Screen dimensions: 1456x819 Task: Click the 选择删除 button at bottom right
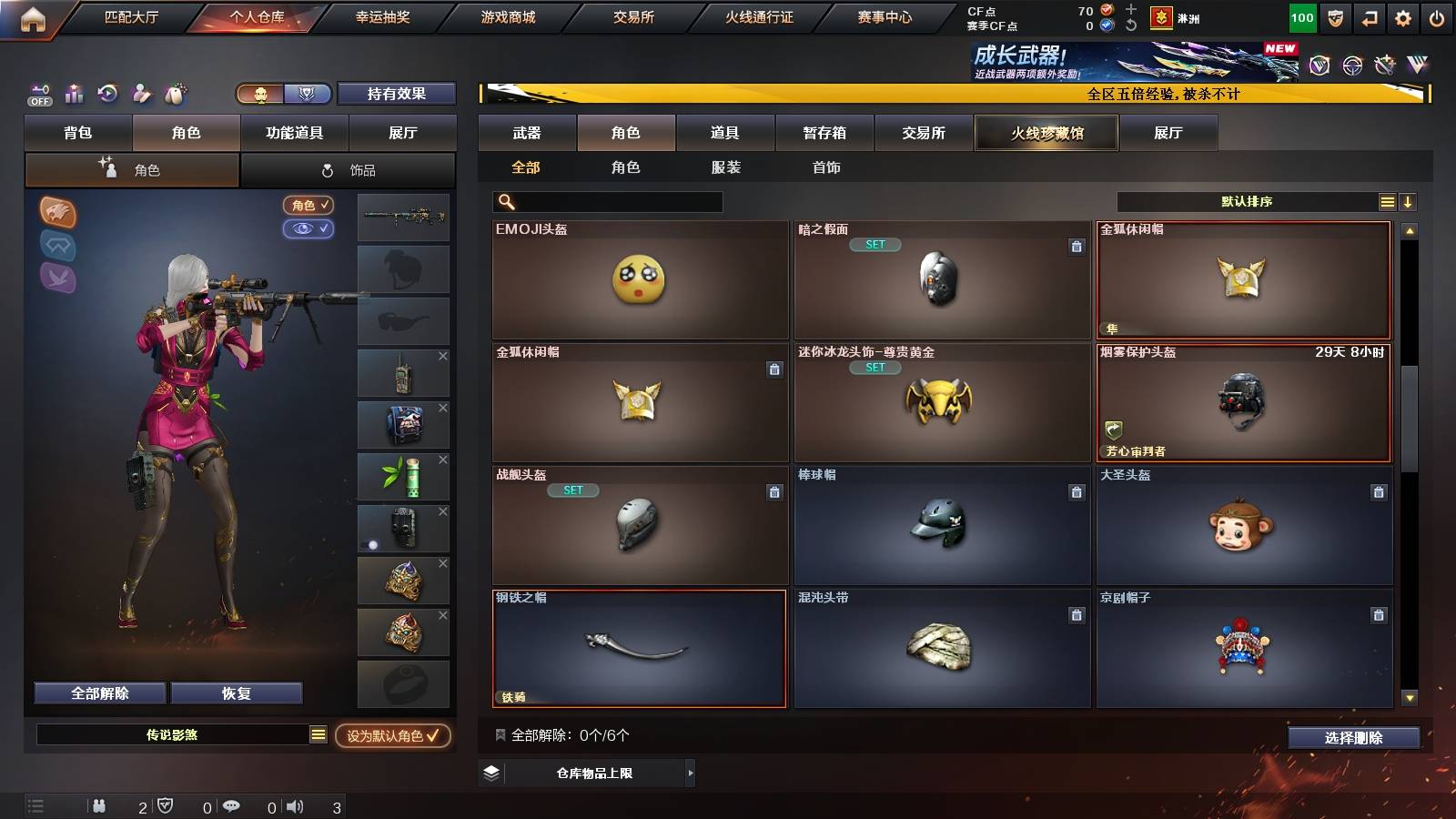[1353, 738]
